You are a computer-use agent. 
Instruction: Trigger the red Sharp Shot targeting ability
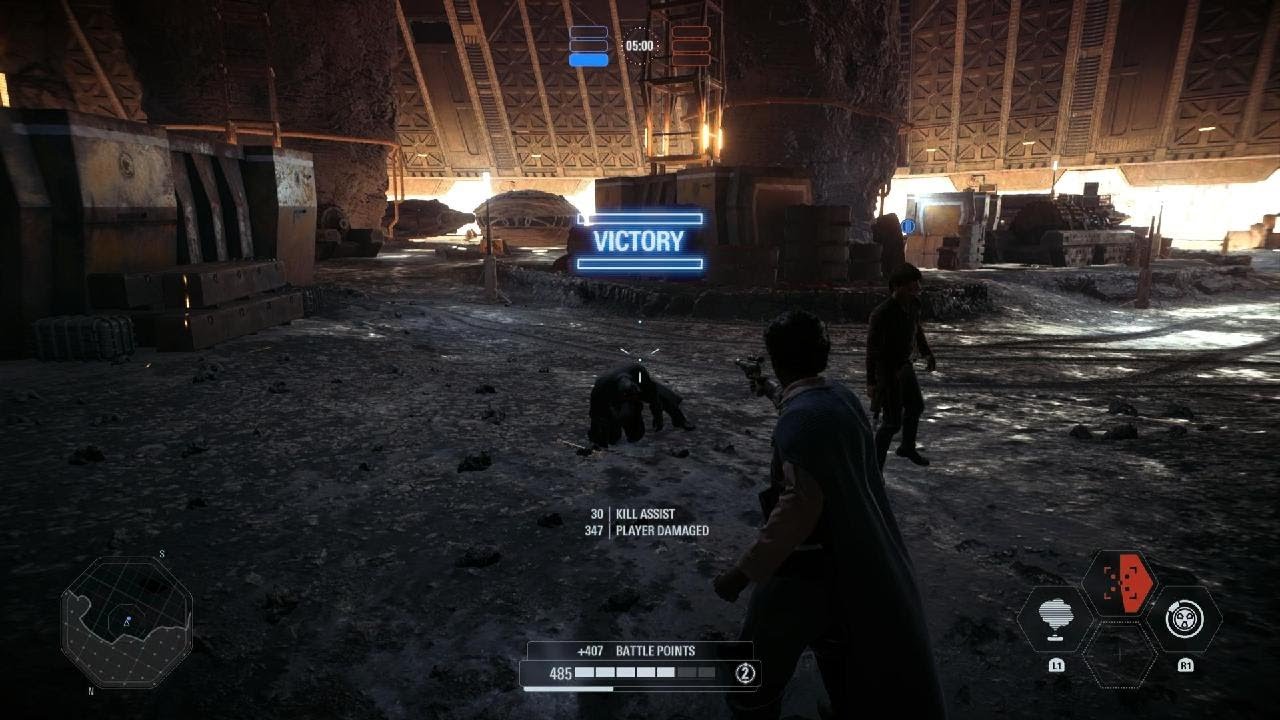click(x=1119, y=583)
